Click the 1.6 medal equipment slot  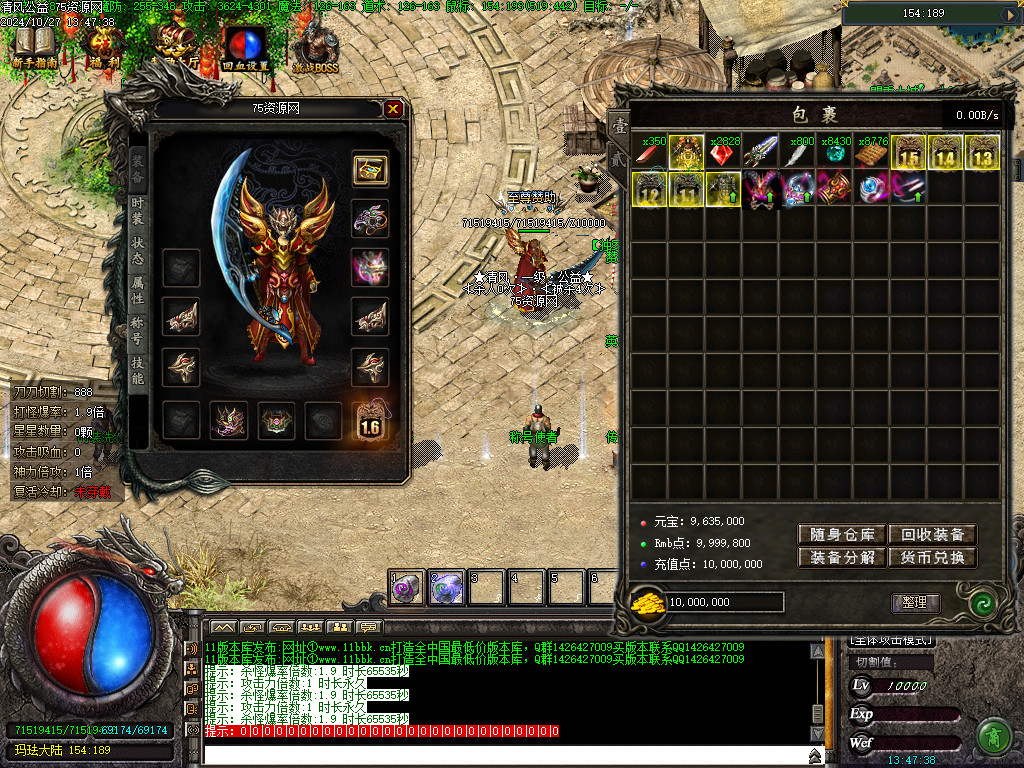(370, 421)
